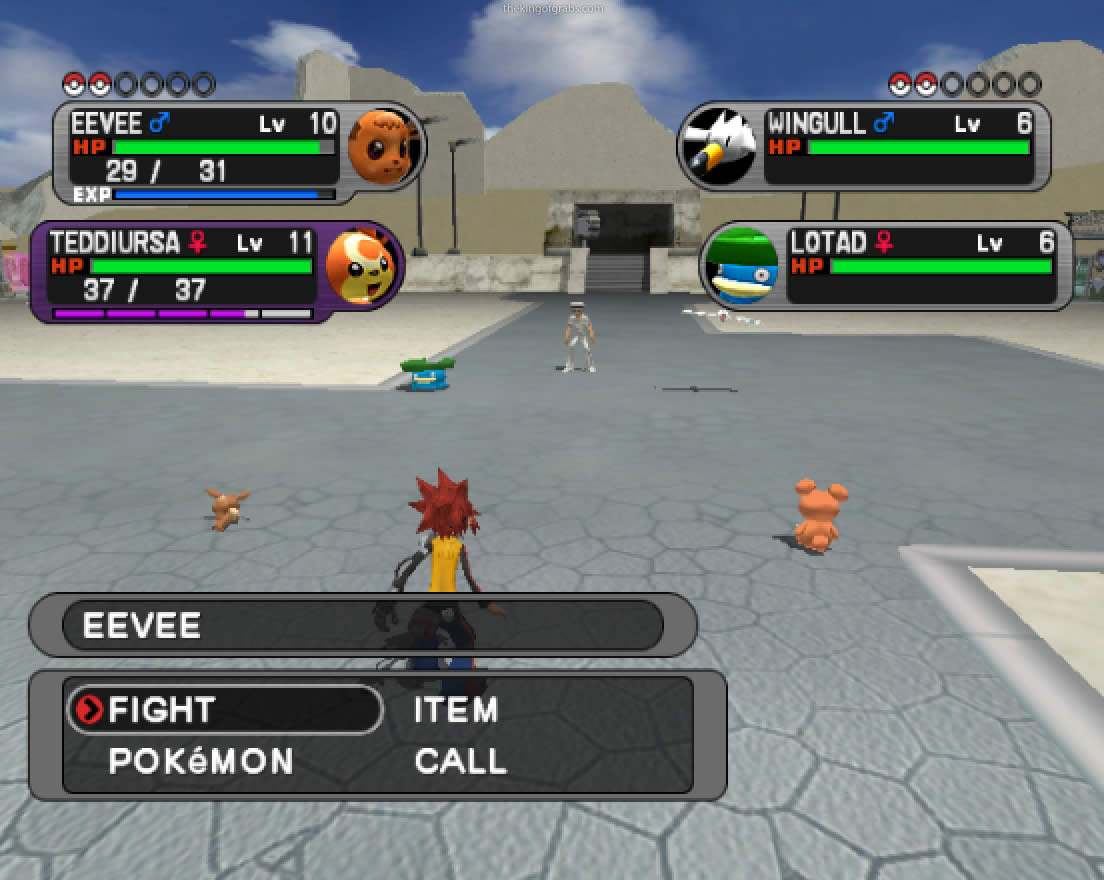Target the opposing Wingull panel
The image size is (1104, 880).
tap(898, 146)
